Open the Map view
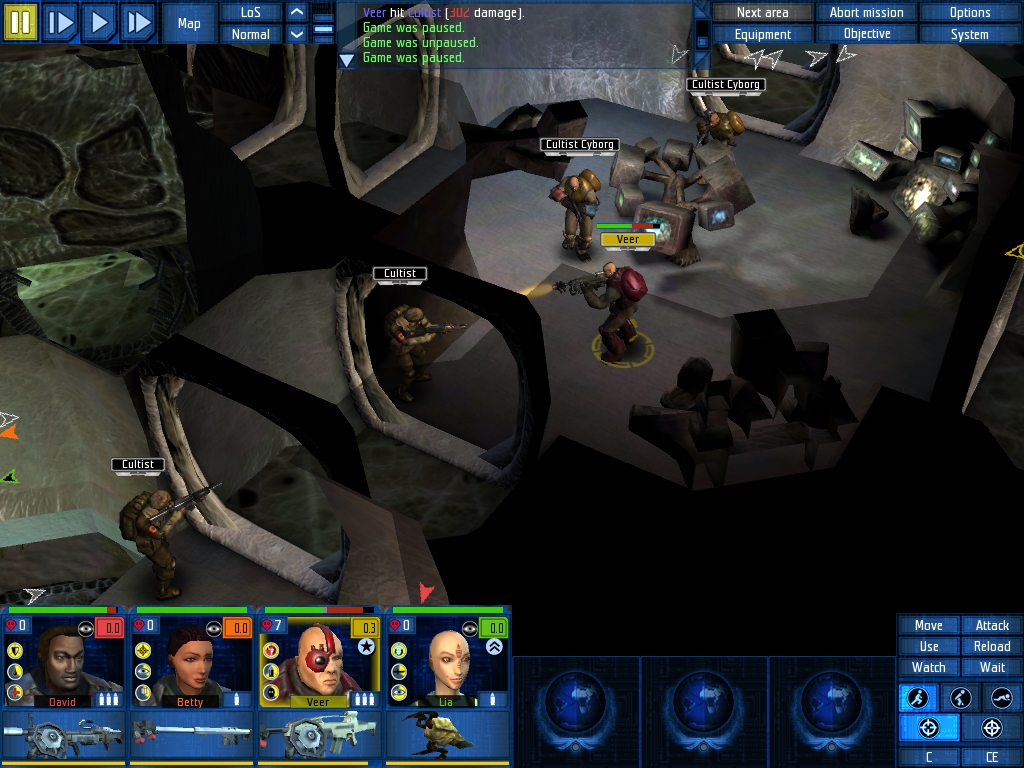The image size is (1024, 768). [x=189, y=23]
